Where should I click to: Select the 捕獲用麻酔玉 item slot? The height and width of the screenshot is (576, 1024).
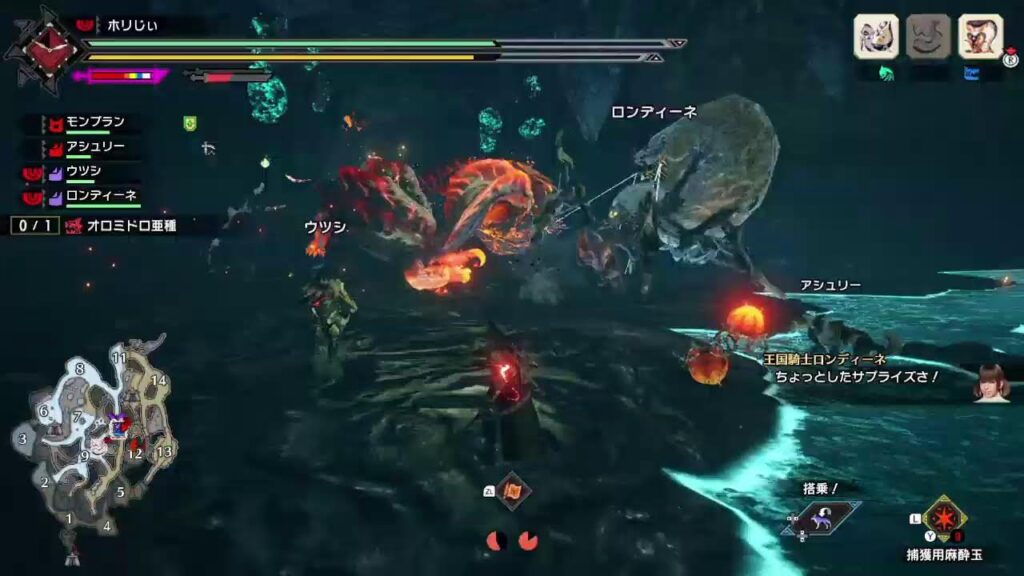tap(944, 518)
